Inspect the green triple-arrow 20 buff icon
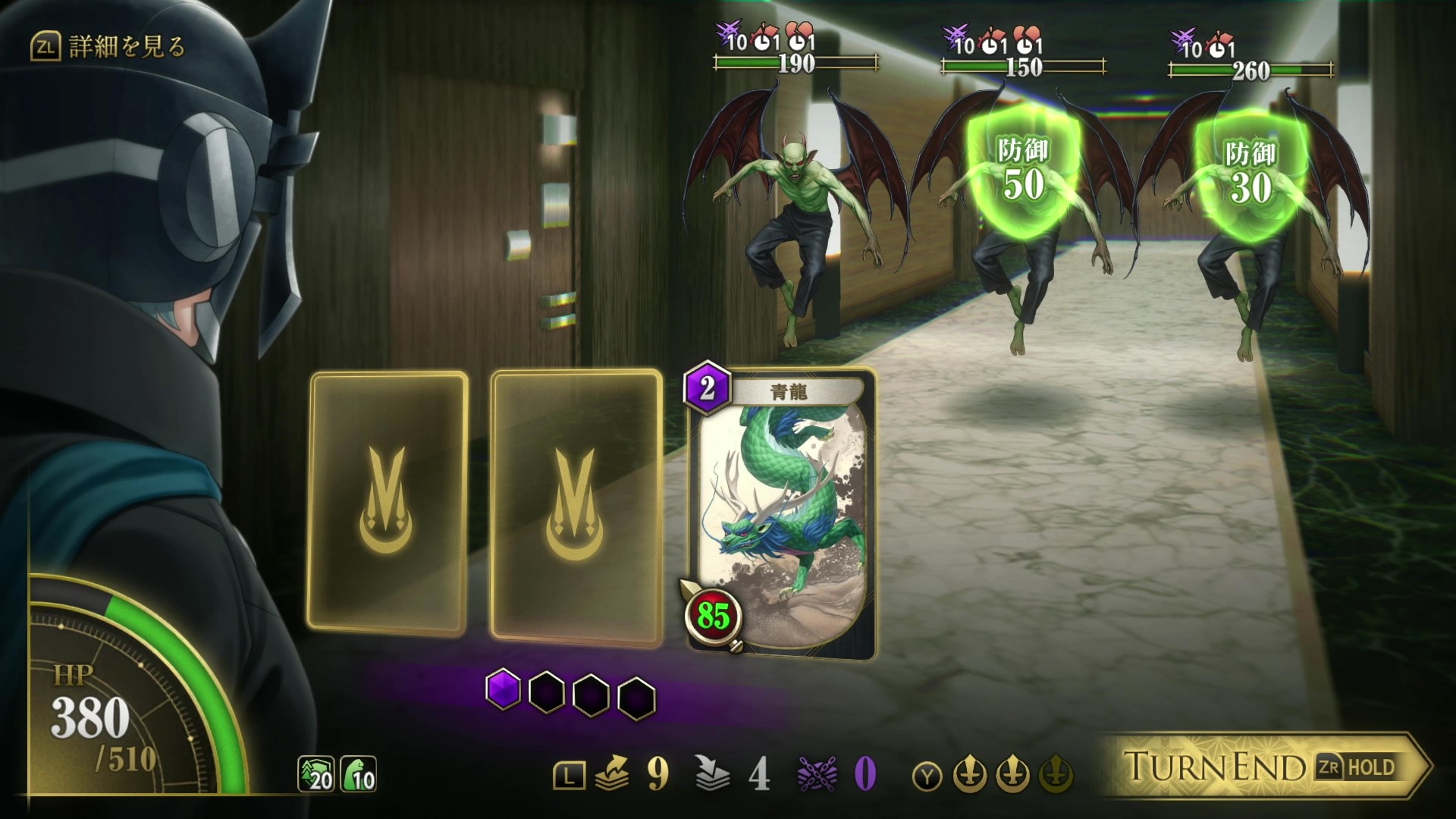This screenshot has width=1456, height=819. click(x=316, y=774)
